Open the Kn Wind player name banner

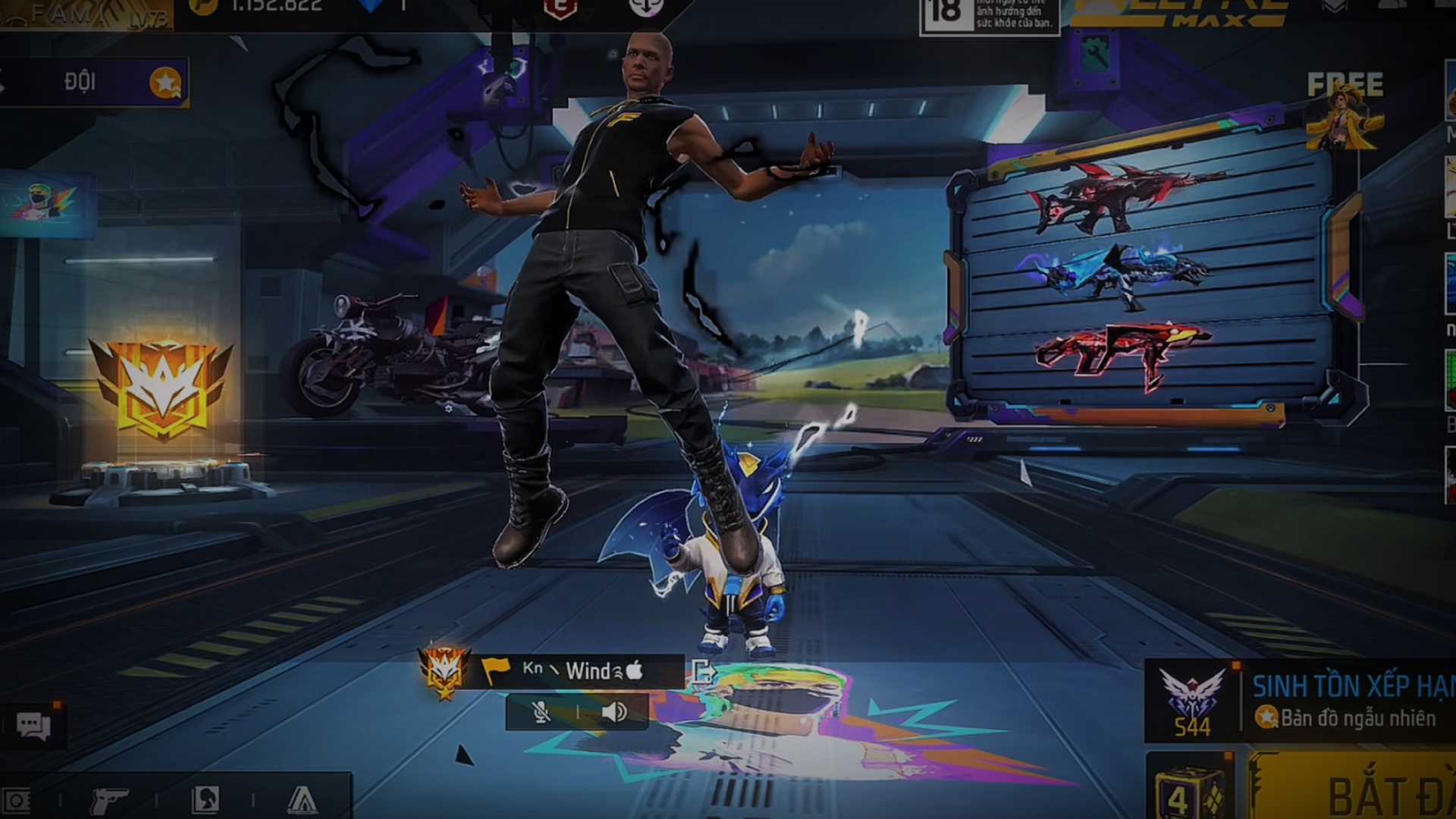[580, 671]
